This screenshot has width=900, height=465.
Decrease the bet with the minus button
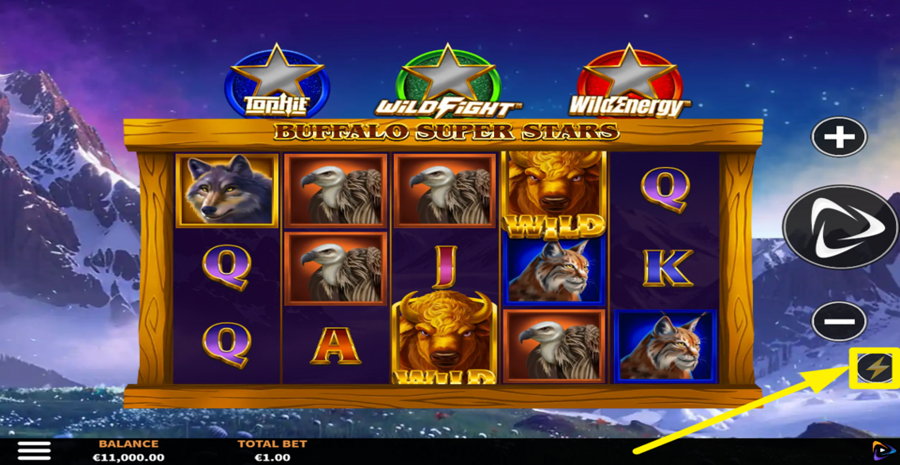click(x=838, y=322)
